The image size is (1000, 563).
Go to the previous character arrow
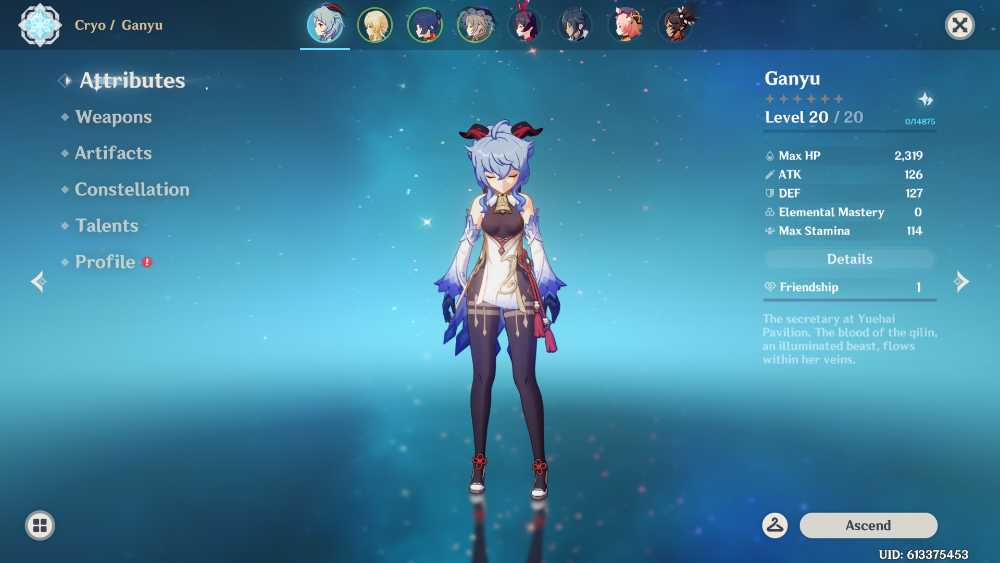click(x=38, y=282)
